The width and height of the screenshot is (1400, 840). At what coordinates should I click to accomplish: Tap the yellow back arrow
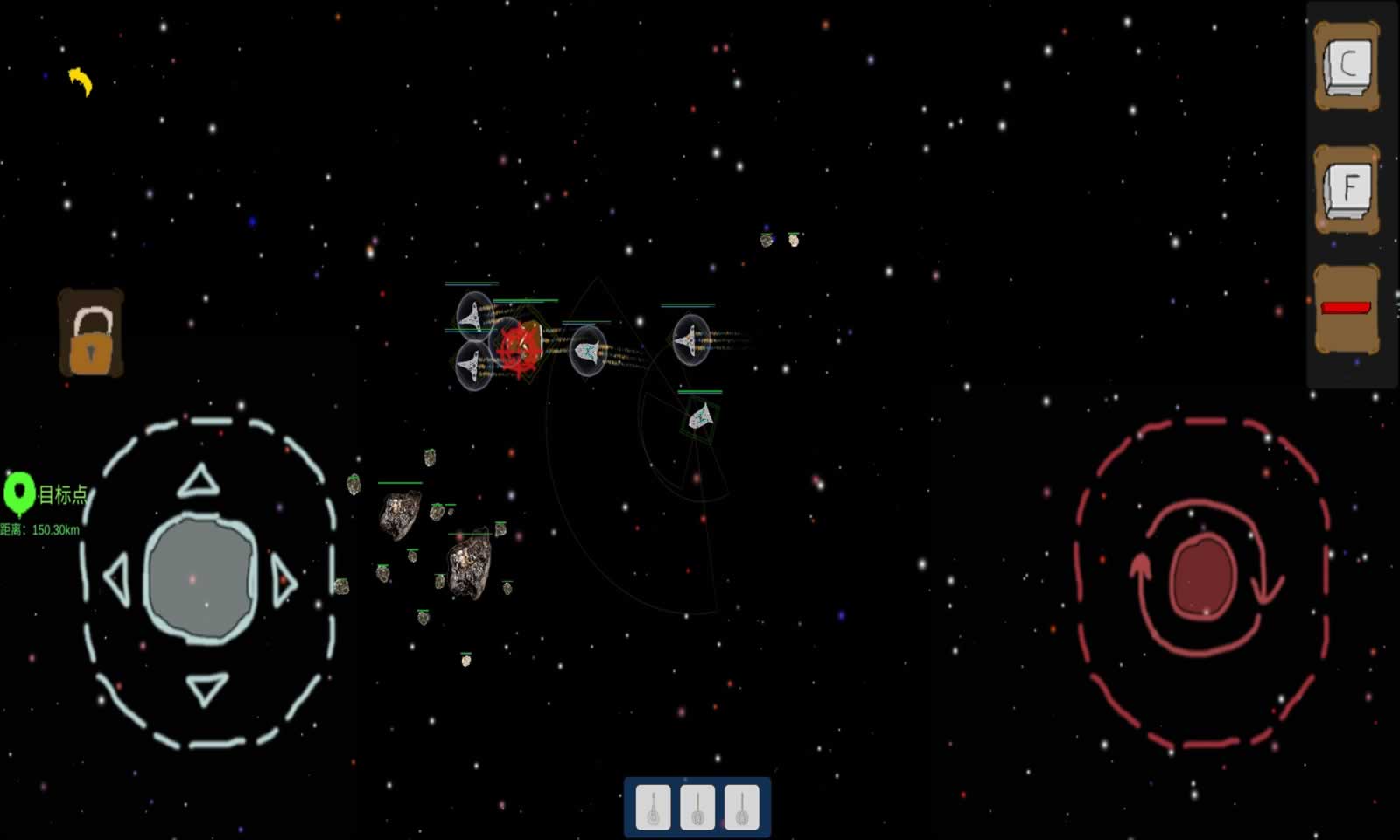(x=80, y=81)
